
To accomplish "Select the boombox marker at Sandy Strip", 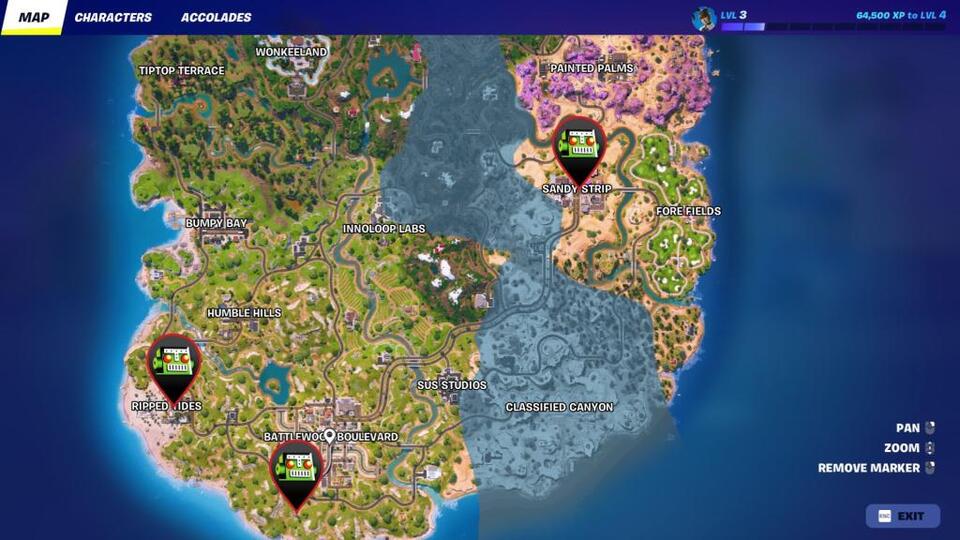I will [x=578, y=146].
